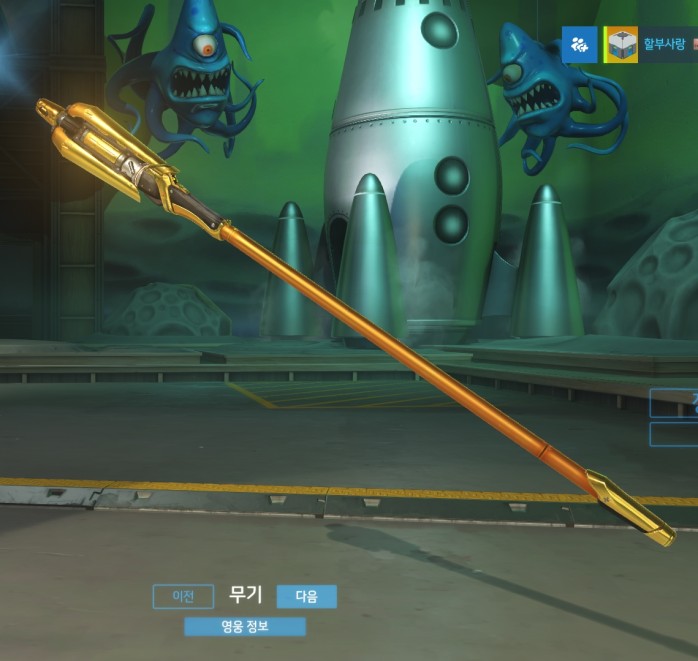The height and width of the screenshot is (661, 698).
Task: Open the add-friends group icon
Action: [x=579, y=45]
